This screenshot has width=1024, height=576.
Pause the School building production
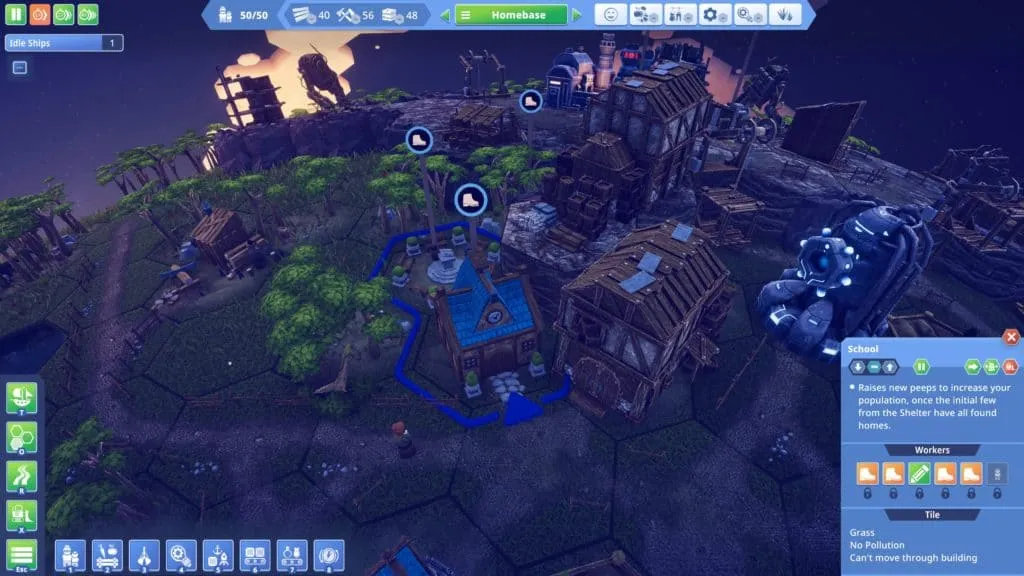click(923, 367)
